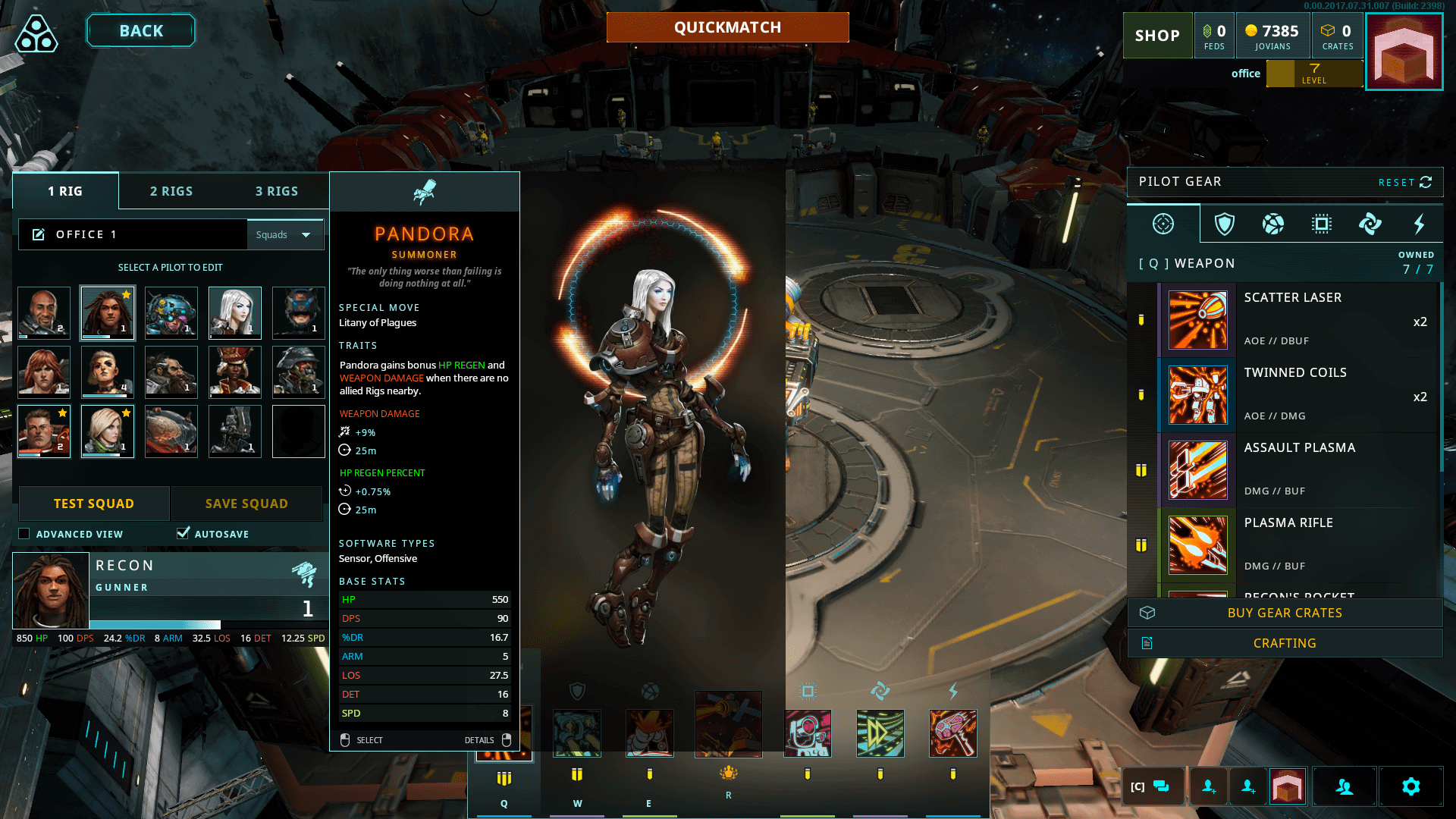The height and width of the screenshot is (819, 1456).
Task: Choose the Twinned Coils weapon
Action: [x=1297, y=394]
